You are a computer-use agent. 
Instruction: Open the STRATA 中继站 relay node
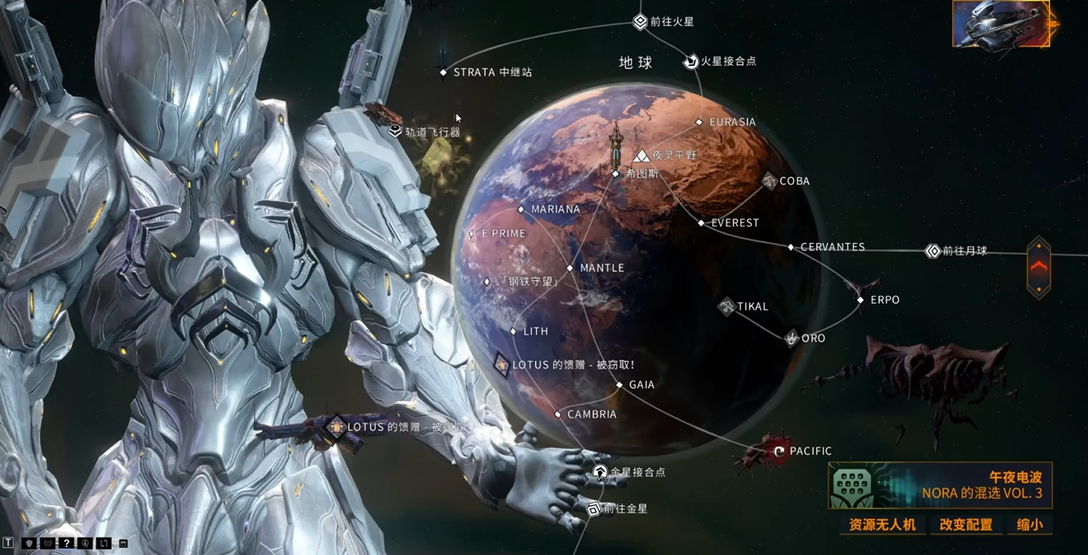[443, 72]
